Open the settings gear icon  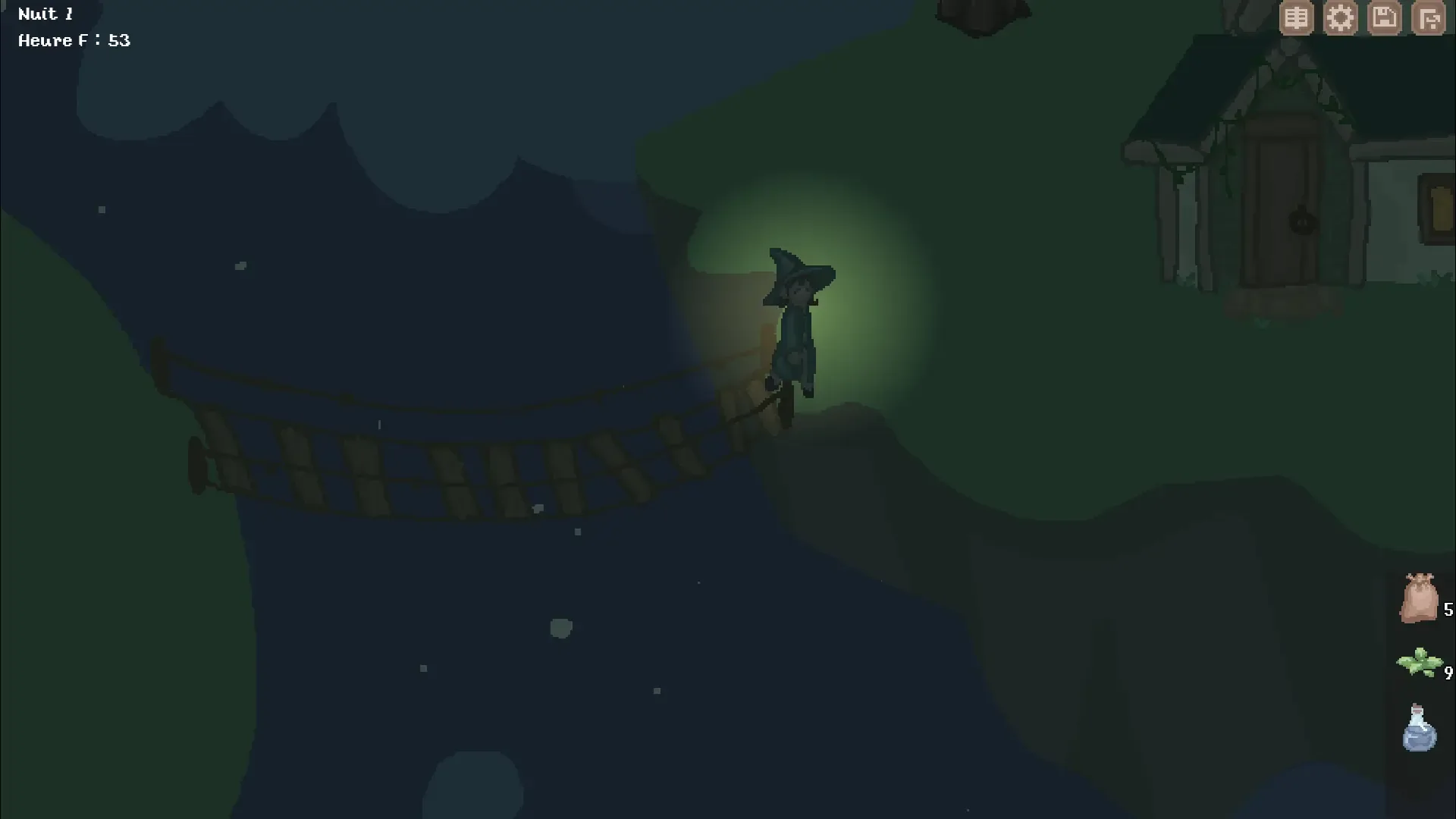[1341, 17]
